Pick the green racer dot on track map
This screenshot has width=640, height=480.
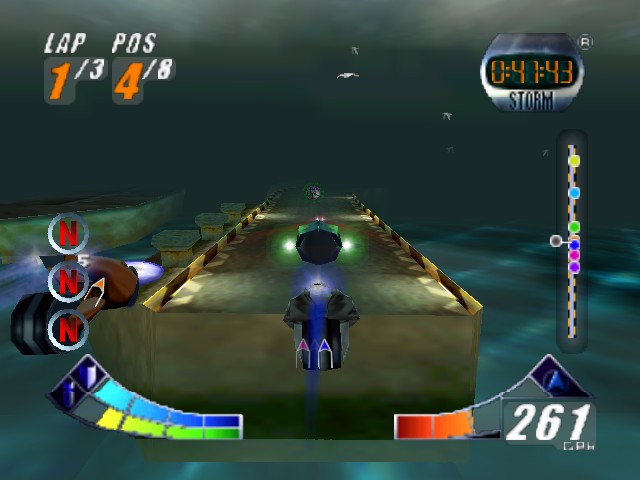click(574, 227)
